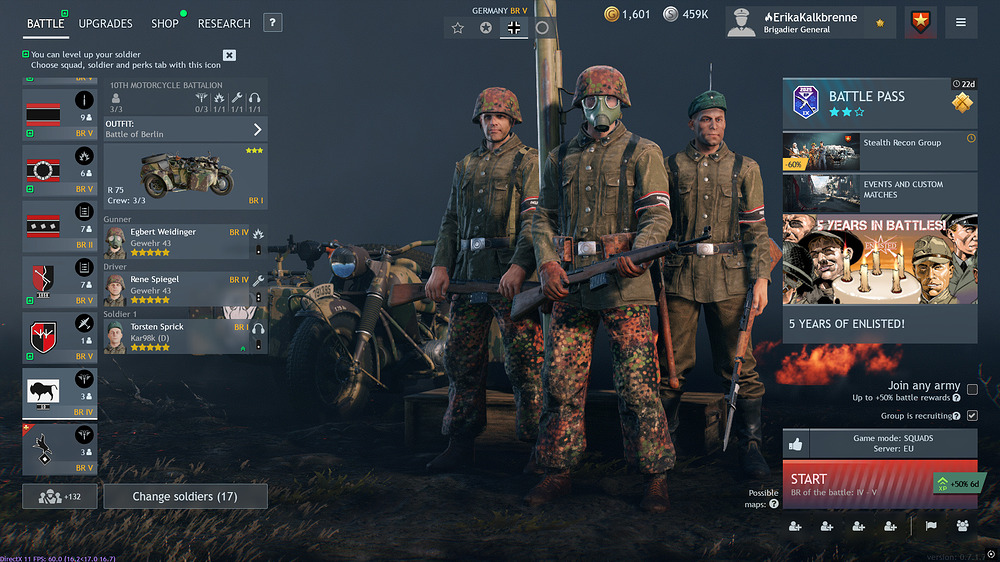Viewport: 1000px width, 562px height.
Task: View the Stealth Recon Group offer
Action: [x=879, y=151]
